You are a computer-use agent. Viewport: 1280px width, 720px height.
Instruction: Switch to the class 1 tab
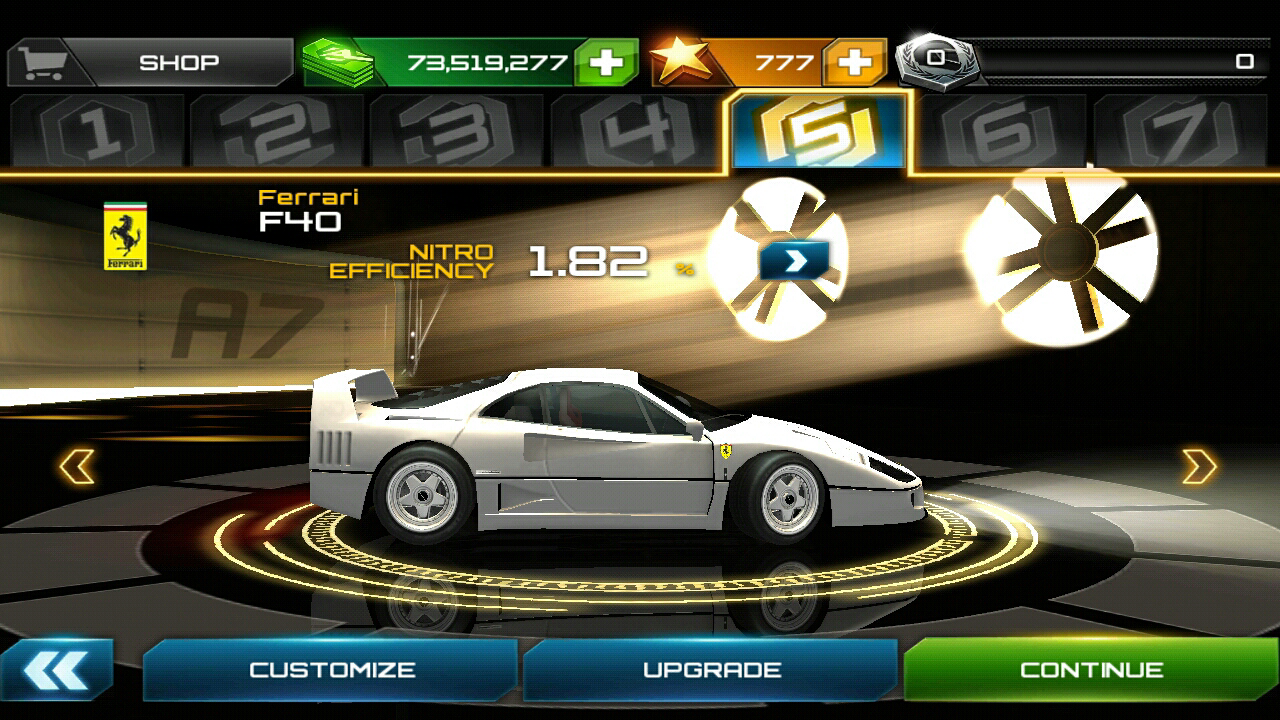(97, 131)
